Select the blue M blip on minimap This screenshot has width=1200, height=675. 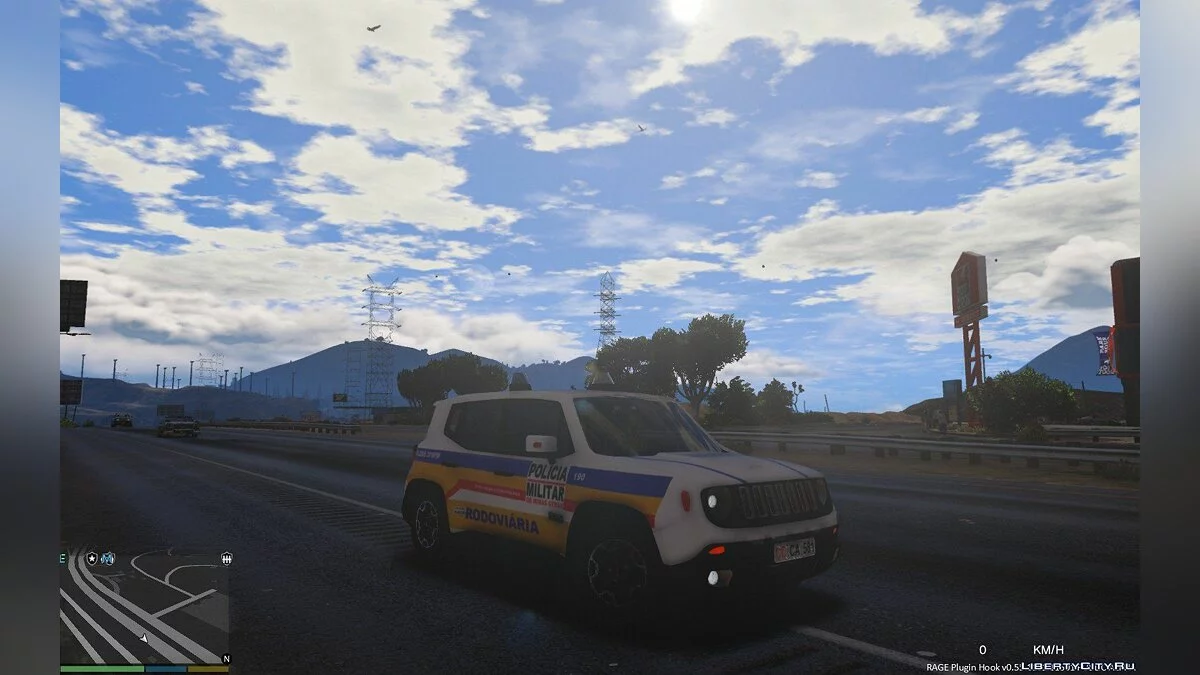point(108,558)
